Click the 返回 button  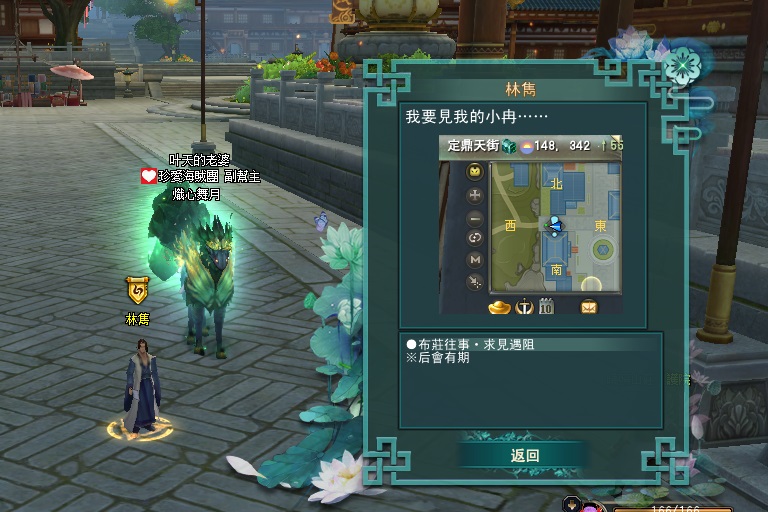[x=524, y=455]
